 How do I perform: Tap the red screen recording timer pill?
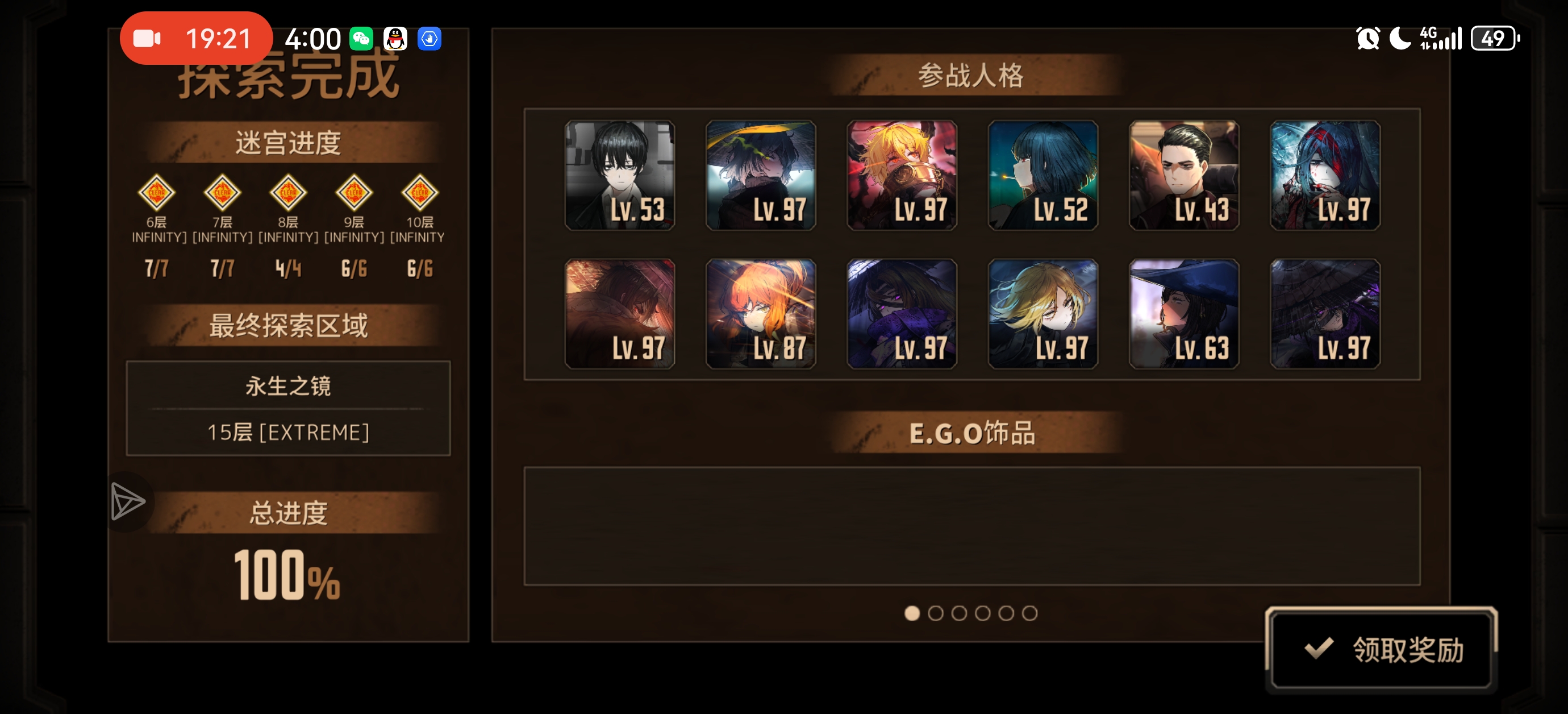(196, 39)
